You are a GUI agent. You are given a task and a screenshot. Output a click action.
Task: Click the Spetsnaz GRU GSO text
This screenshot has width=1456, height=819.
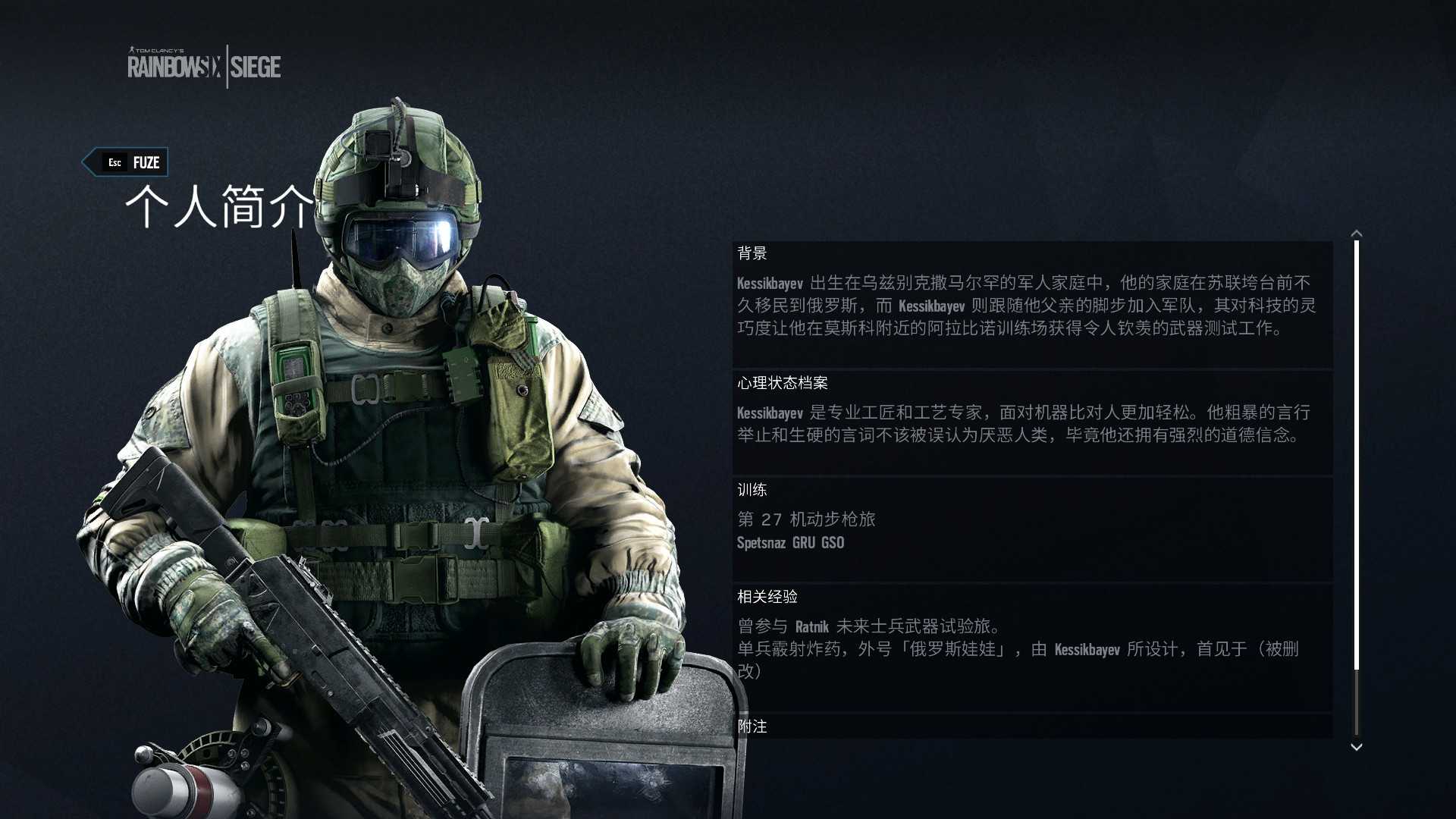click(790, 543)
